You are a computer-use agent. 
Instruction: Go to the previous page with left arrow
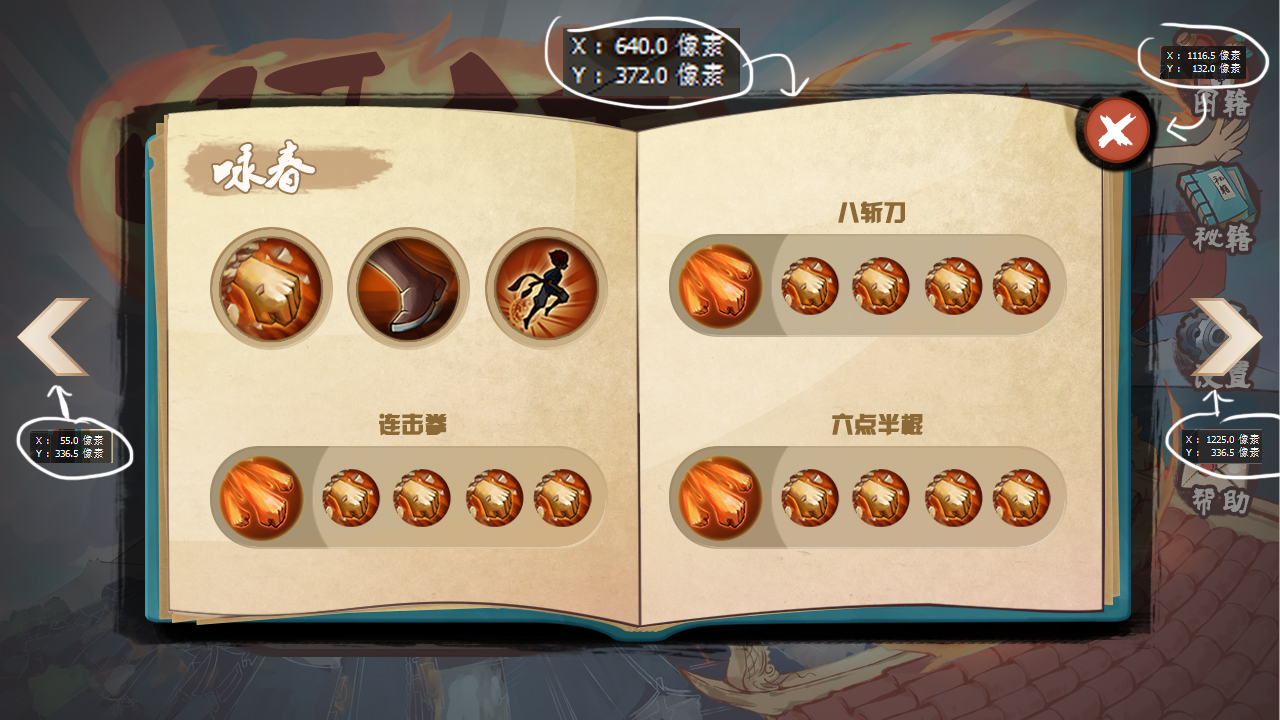pyautogui.click(x=54, y=337)
